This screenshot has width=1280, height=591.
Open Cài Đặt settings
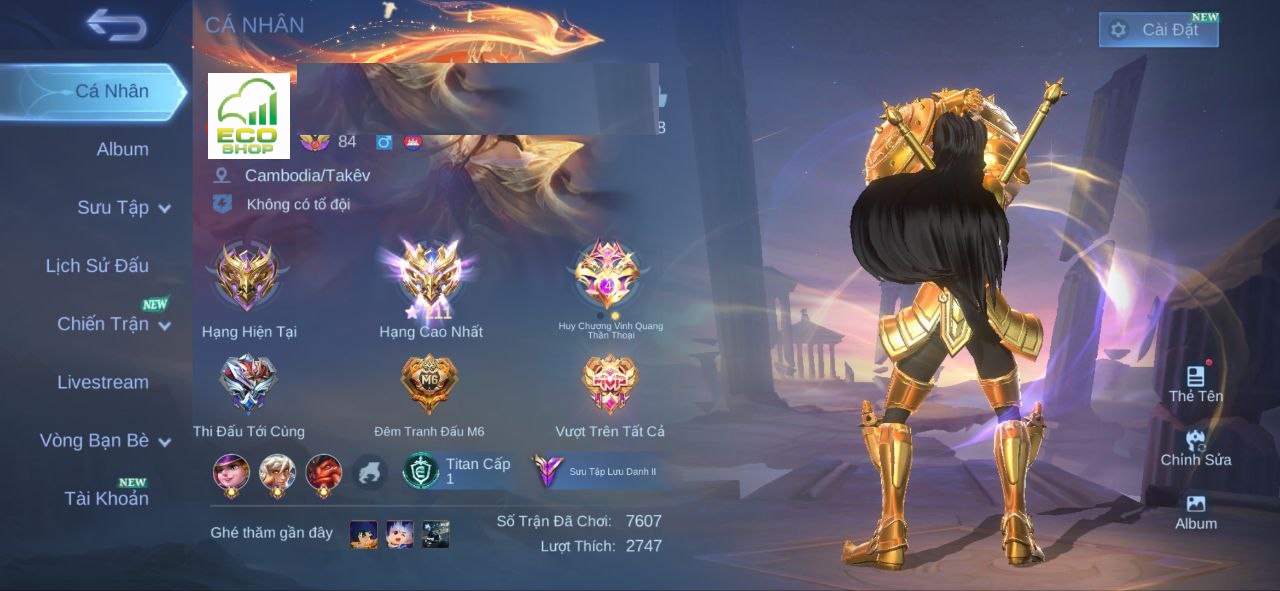click(x=1158, y=30)
